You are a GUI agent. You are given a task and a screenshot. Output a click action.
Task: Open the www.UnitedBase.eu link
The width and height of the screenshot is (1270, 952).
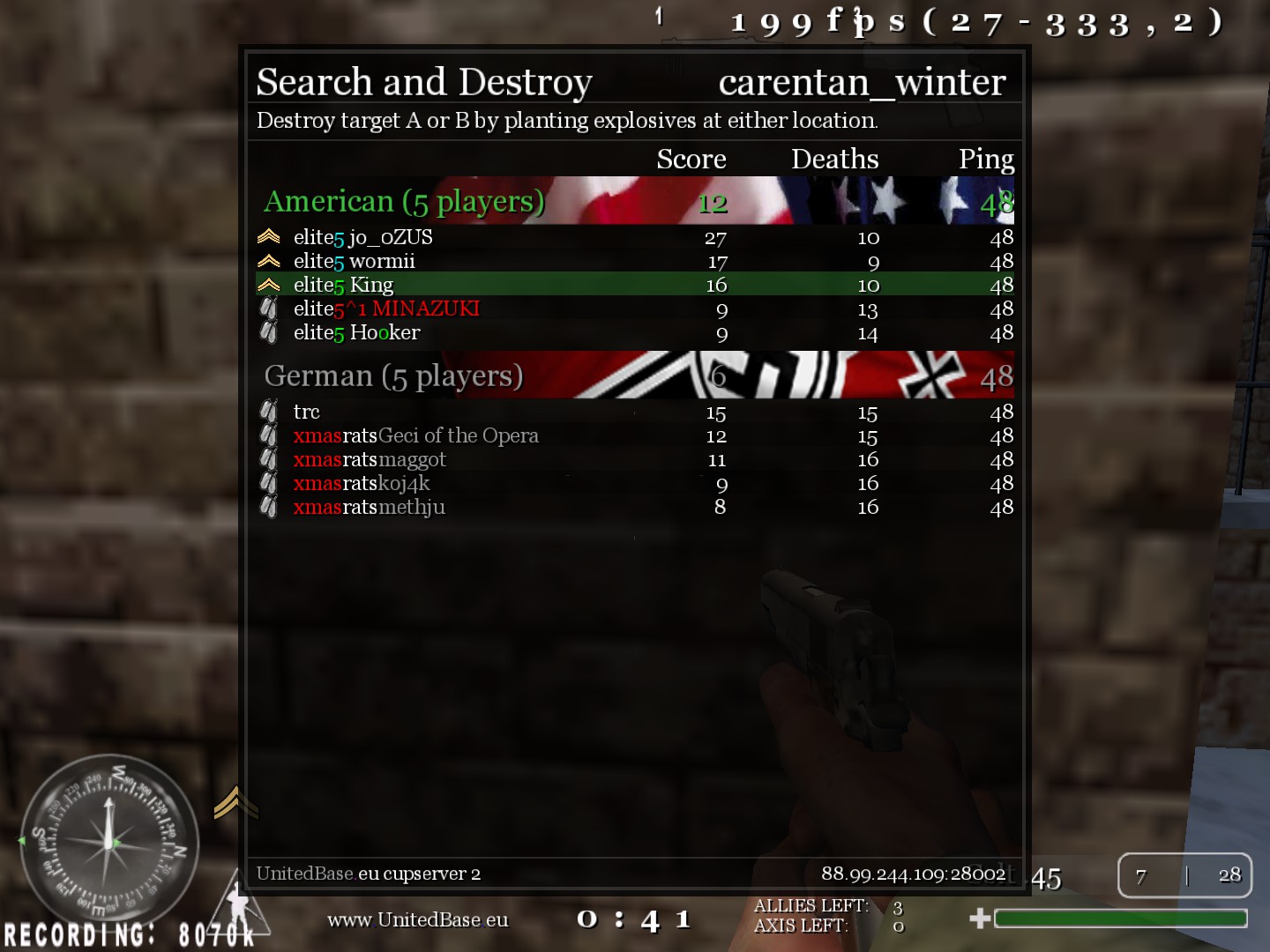[418, 919]
